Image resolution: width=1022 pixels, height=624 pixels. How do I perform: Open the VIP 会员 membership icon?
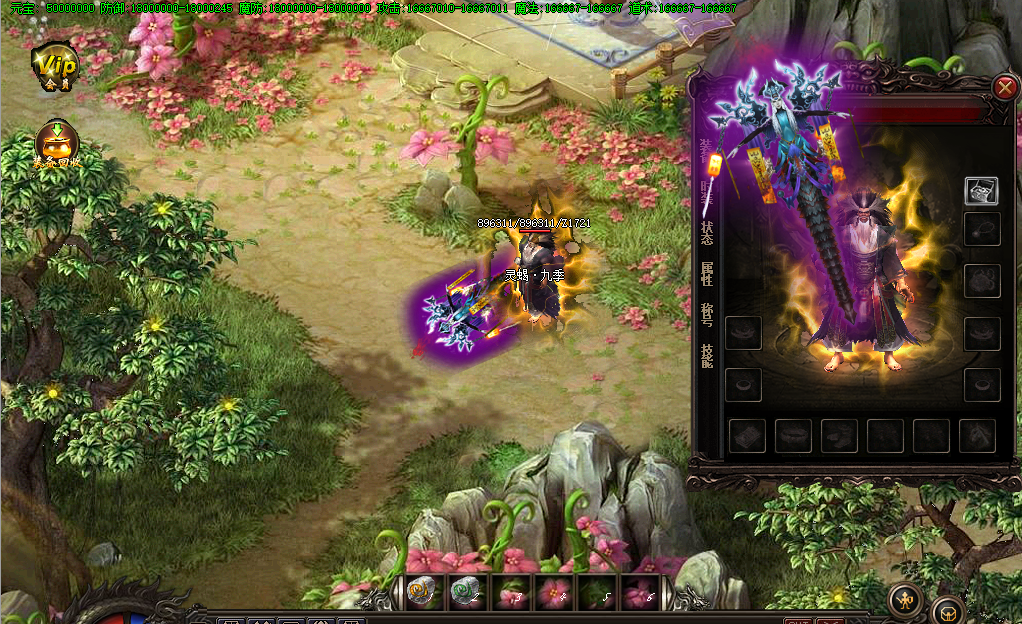tap(55, 66)
